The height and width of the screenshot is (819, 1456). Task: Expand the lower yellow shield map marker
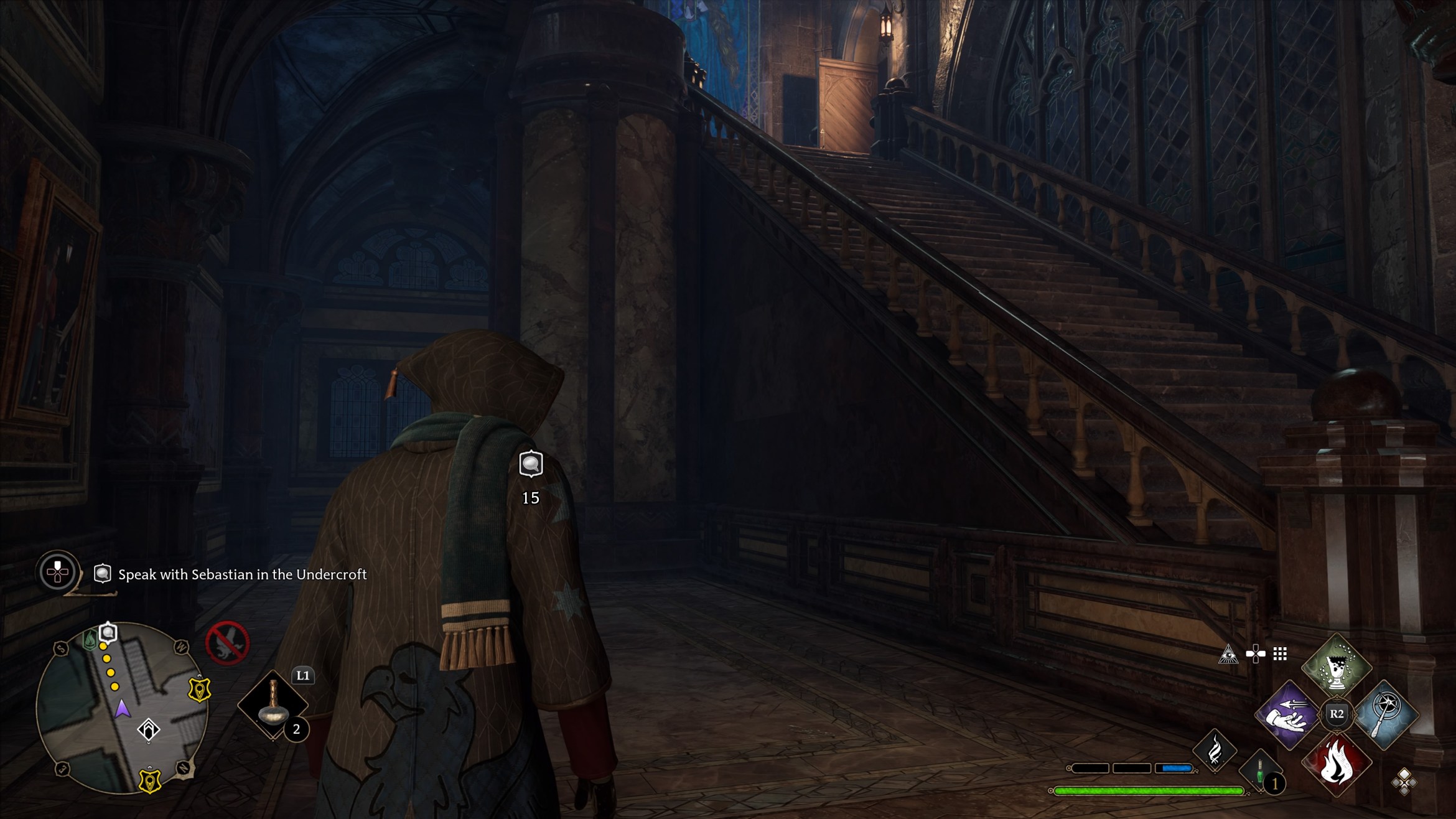tap(149, 780)
